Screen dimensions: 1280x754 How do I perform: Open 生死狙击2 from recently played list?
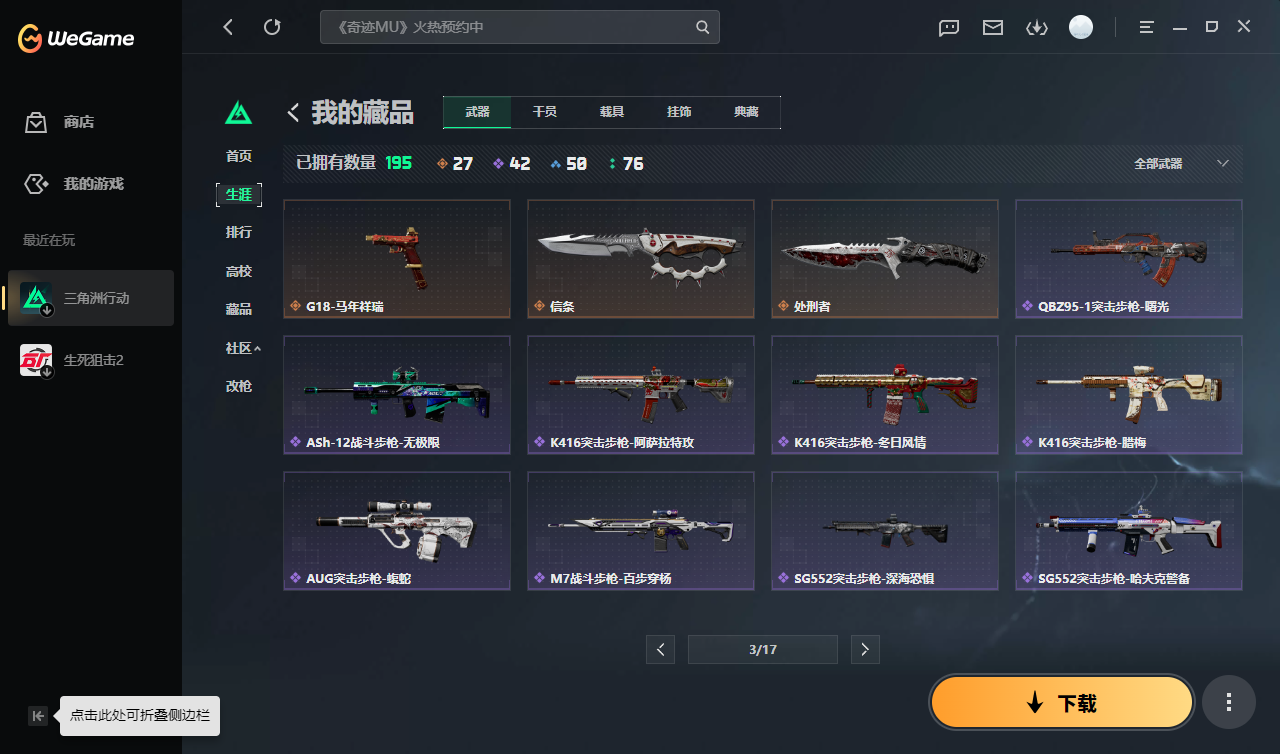90,359
